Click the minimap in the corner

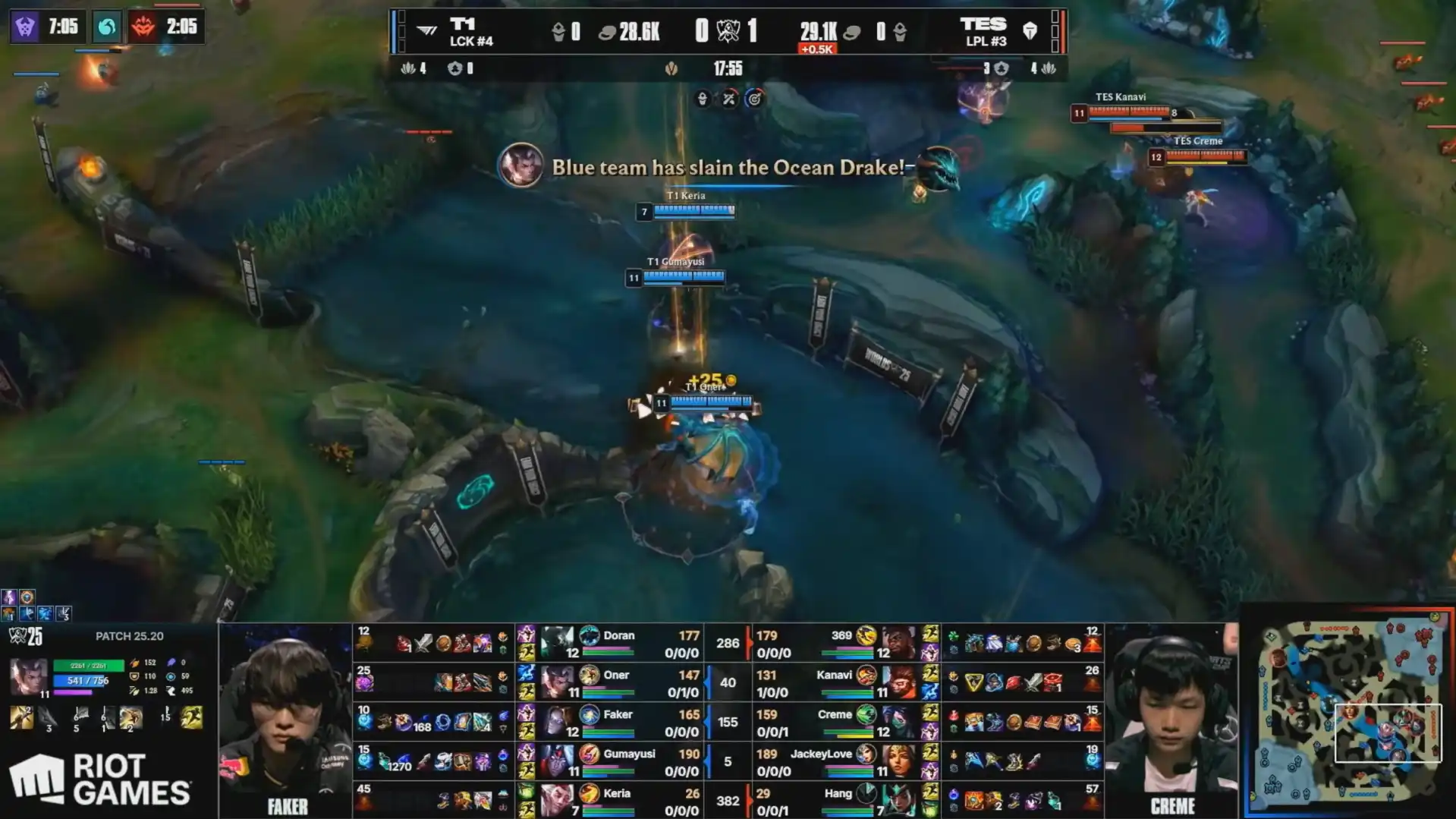[x=1349, y=711]
